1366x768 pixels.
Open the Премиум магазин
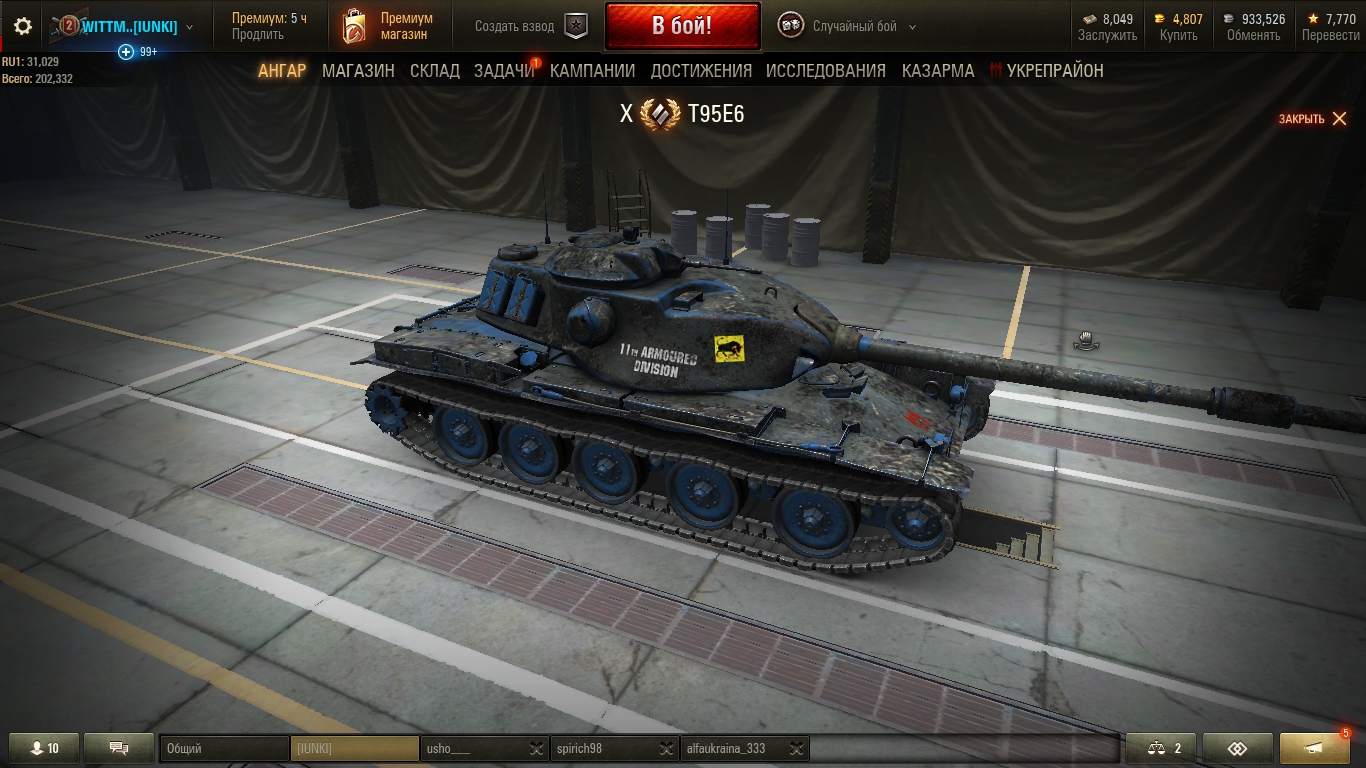388,26
